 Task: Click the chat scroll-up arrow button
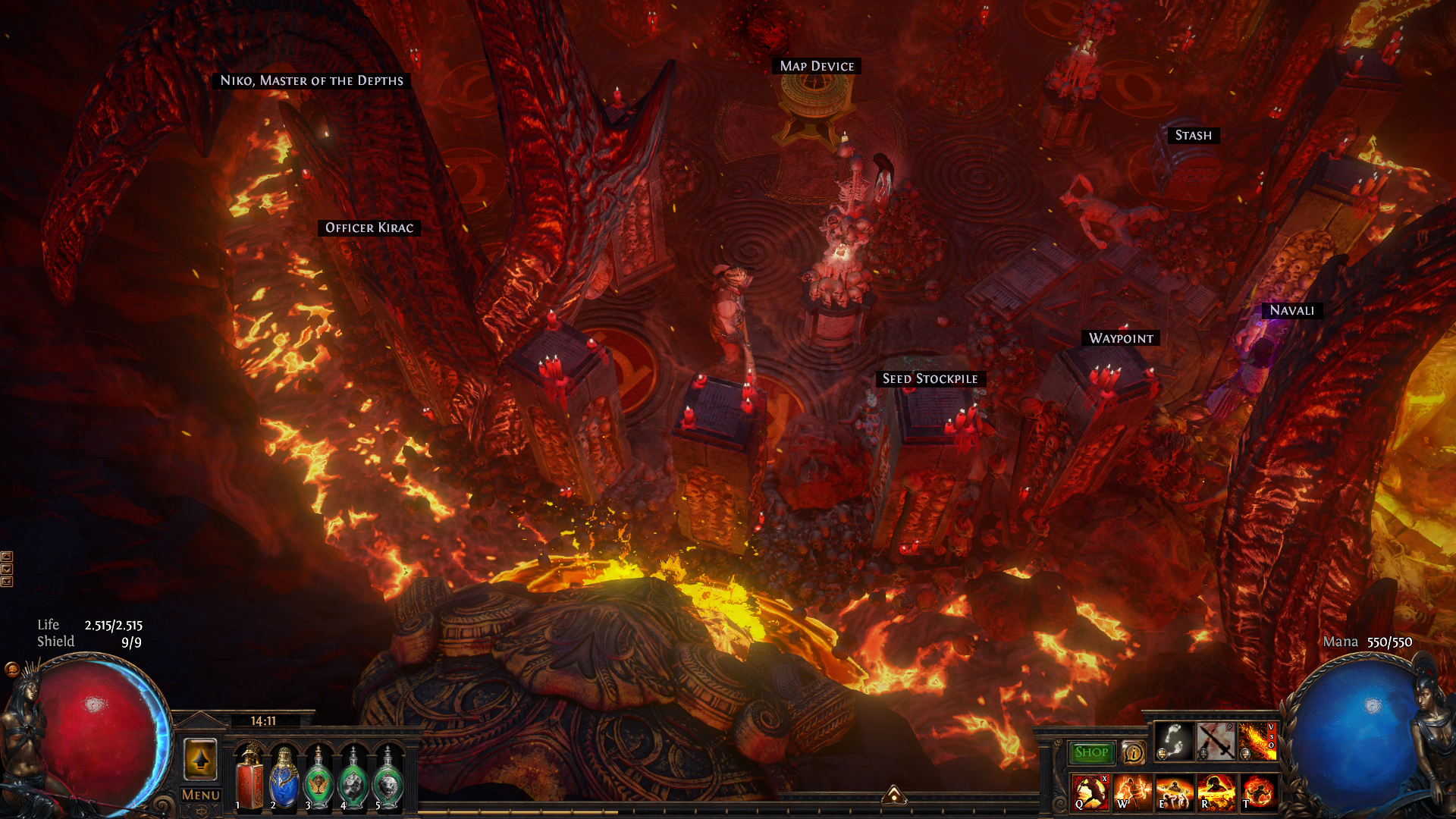click(7, 557)
